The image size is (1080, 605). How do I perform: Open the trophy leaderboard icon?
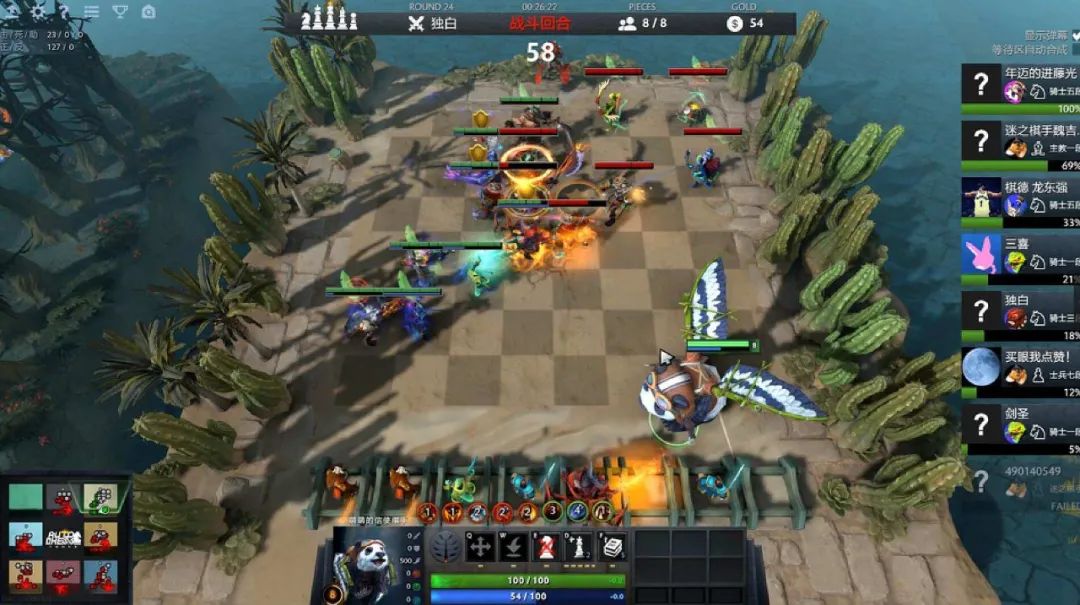(x=120, y=11)
